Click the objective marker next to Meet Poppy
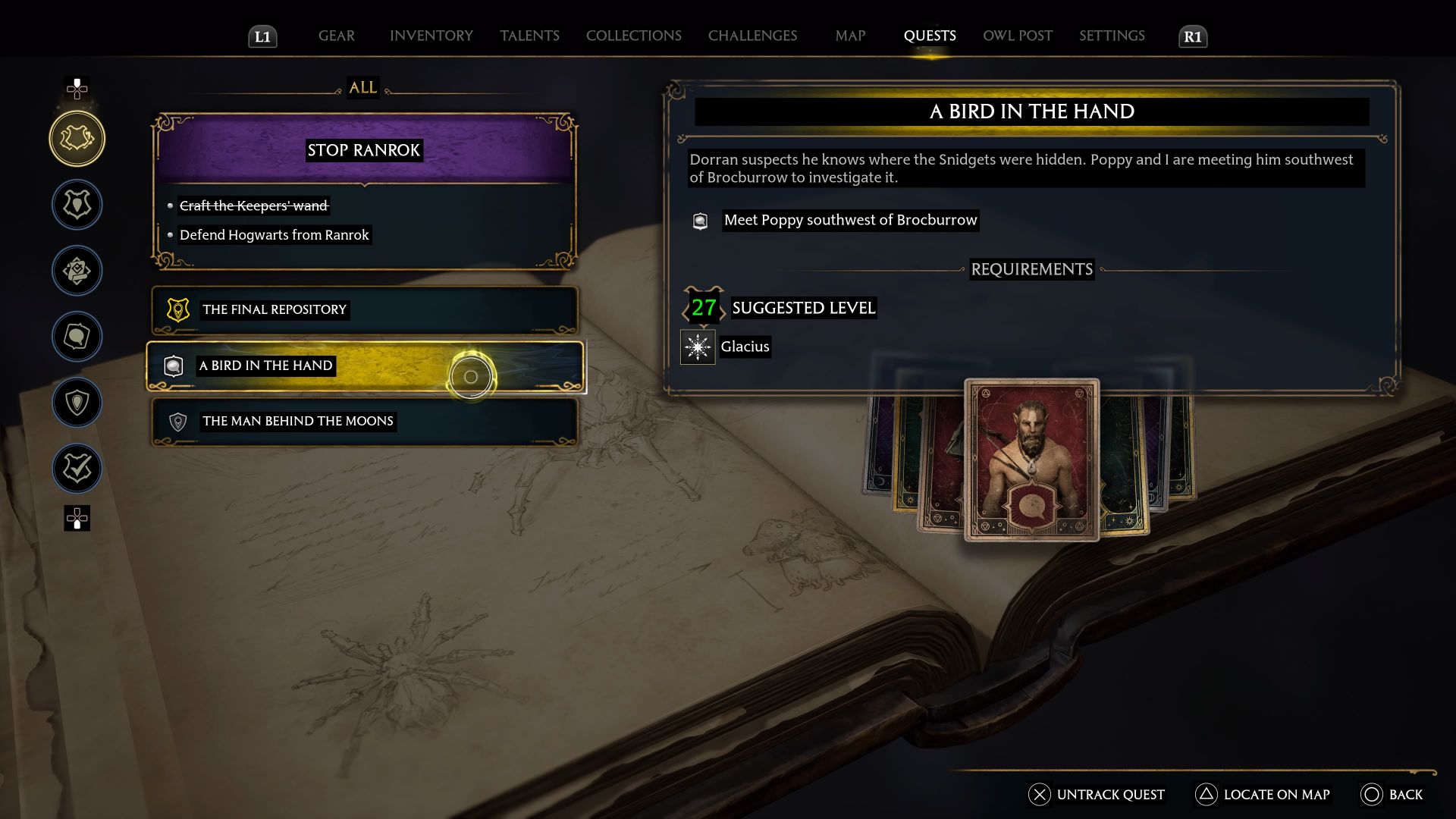Screen dimensions: 1456x819 tap(698, 221)
